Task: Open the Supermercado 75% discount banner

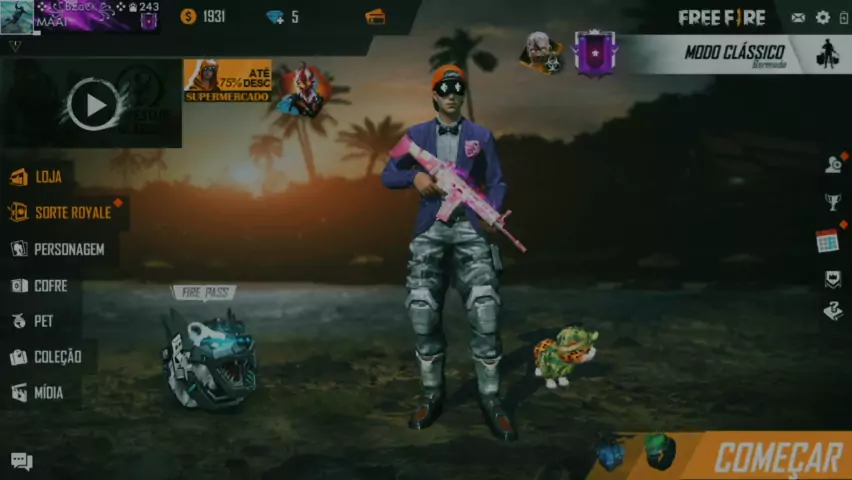Action: click(x=227, y=80)
